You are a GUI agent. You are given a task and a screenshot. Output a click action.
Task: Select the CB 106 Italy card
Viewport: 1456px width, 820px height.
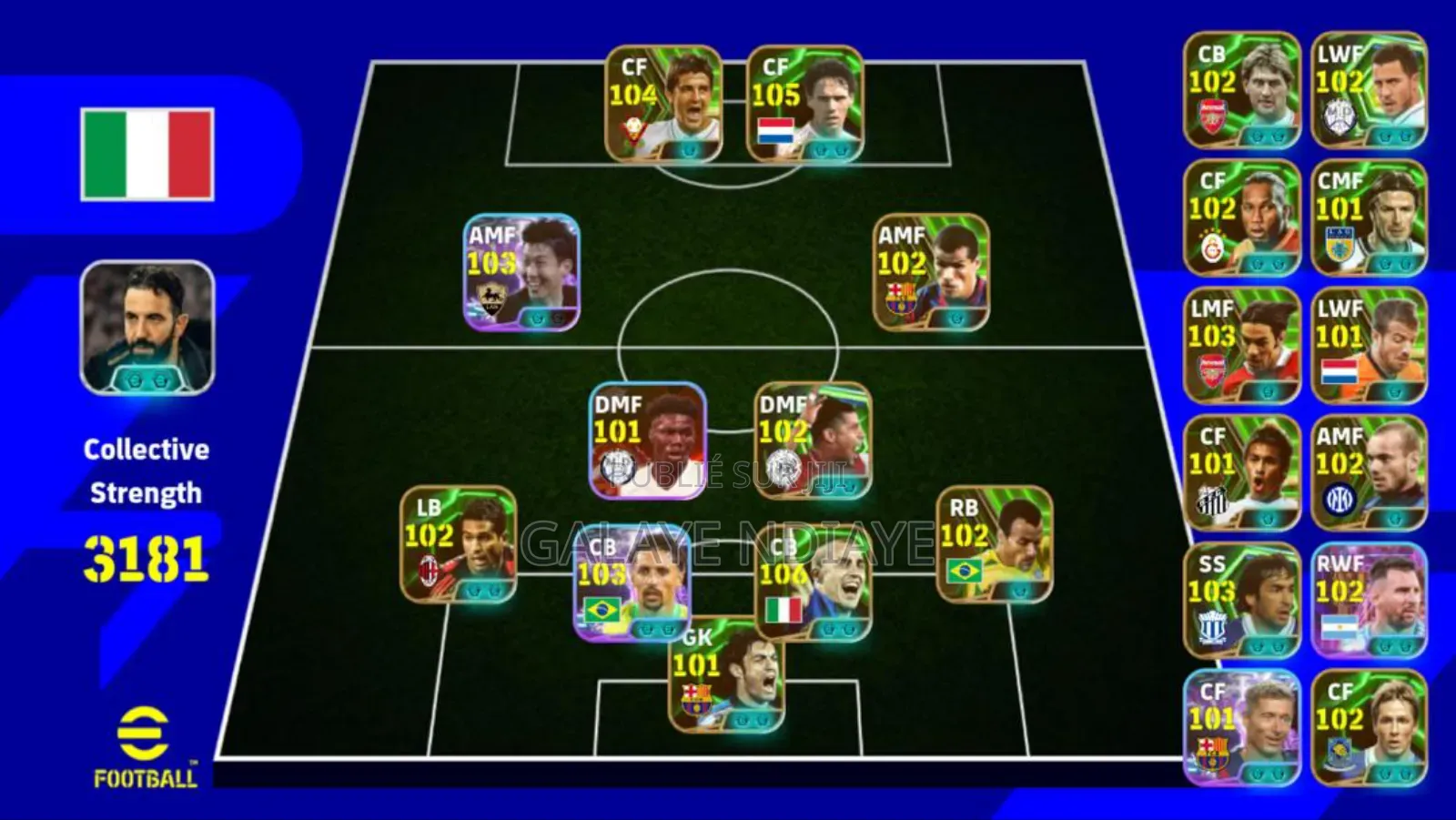813,582
